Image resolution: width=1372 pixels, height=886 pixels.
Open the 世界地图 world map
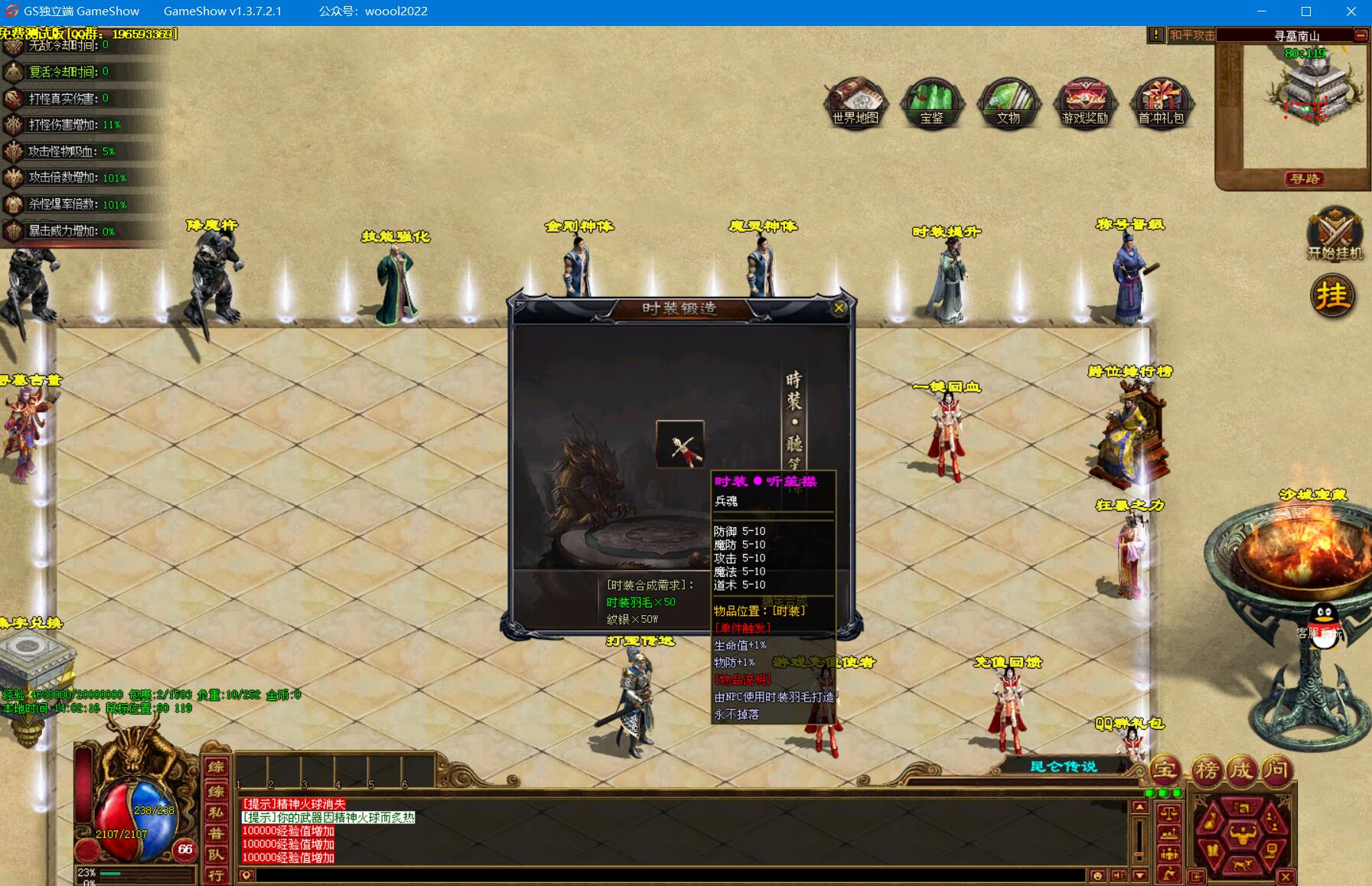point(855,102)
